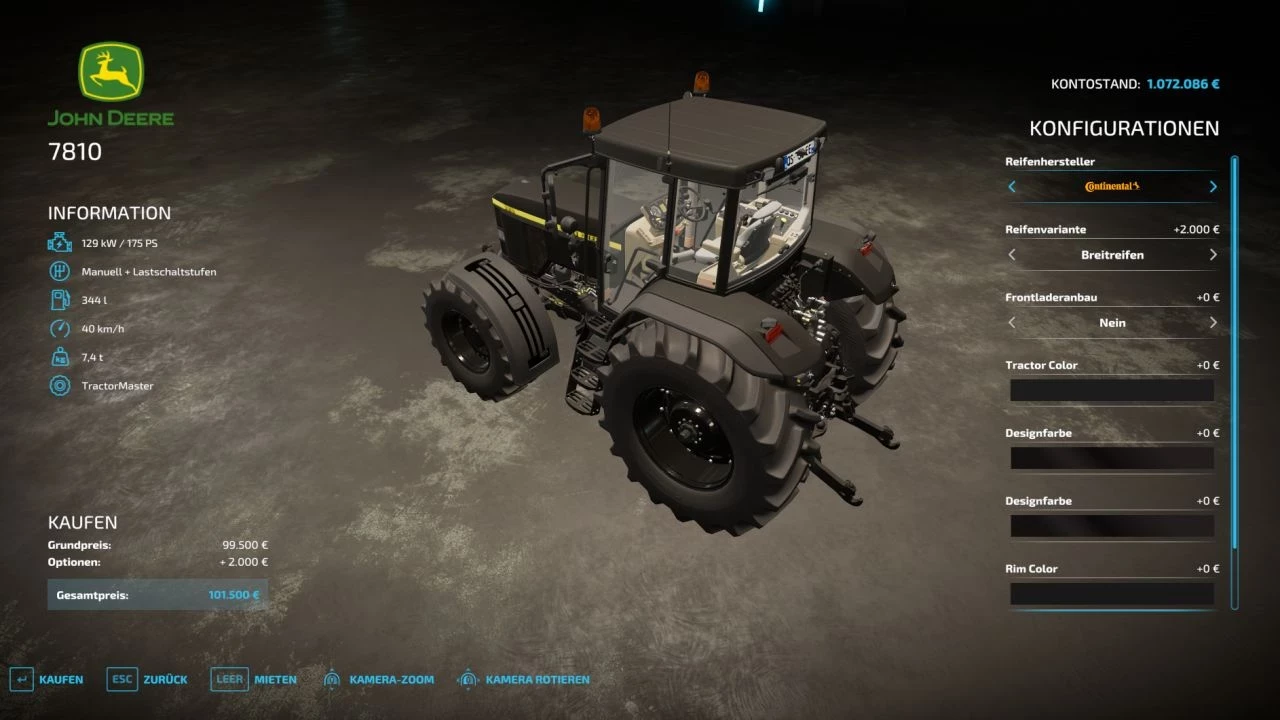This screenshot has height=720, width=1280.
Task: Select the engine power icon beside 129 kW
Action: (x=60, y=242)
